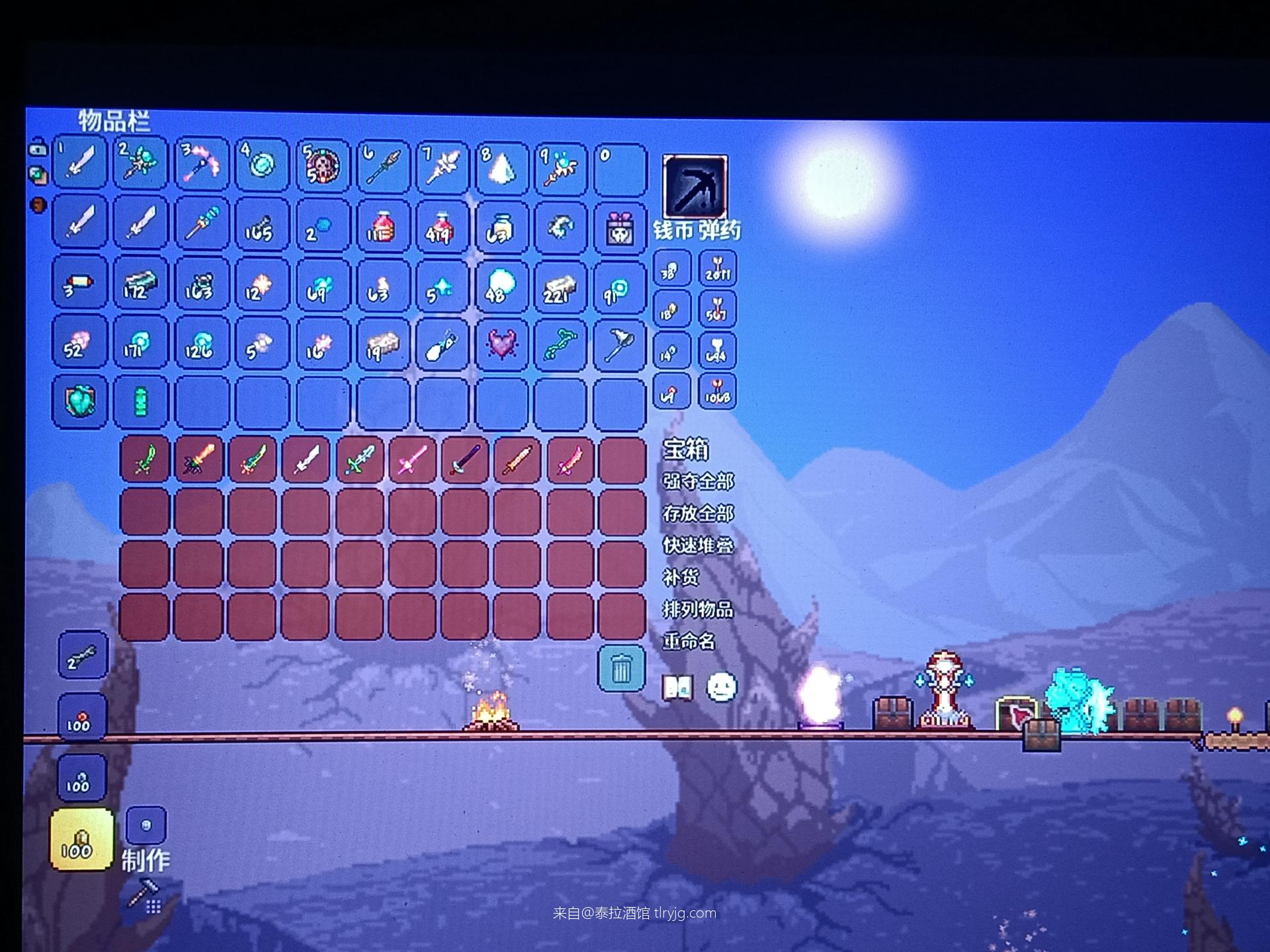
Task: Restock from chest using 补货
Action: click(681, 577)
